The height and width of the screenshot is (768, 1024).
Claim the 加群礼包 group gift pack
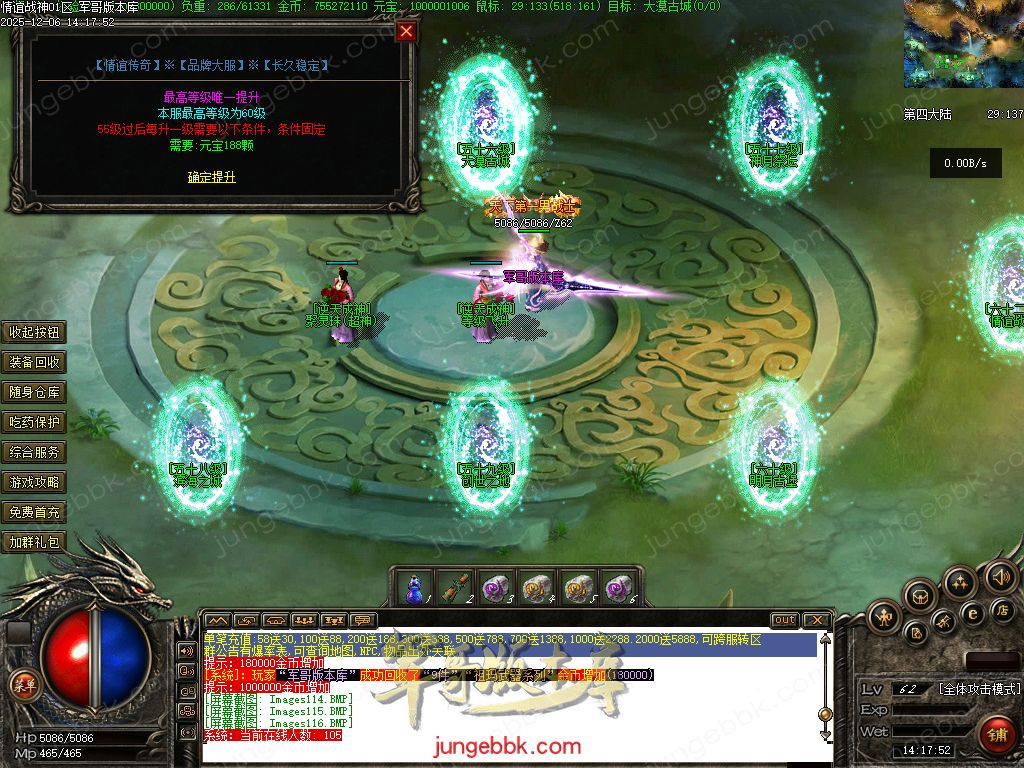(x=35, y=542)
